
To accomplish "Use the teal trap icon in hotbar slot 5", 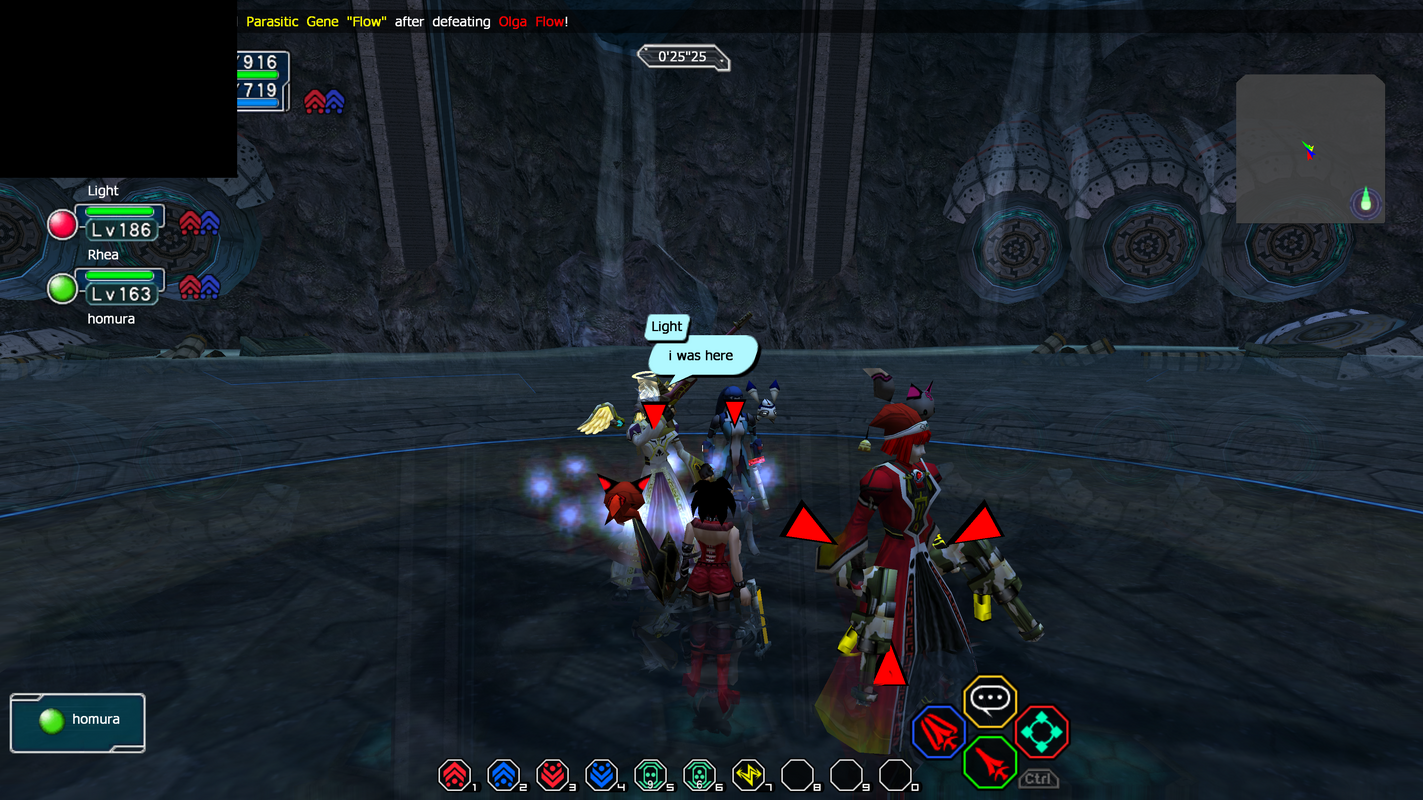I will click(651, 774).
